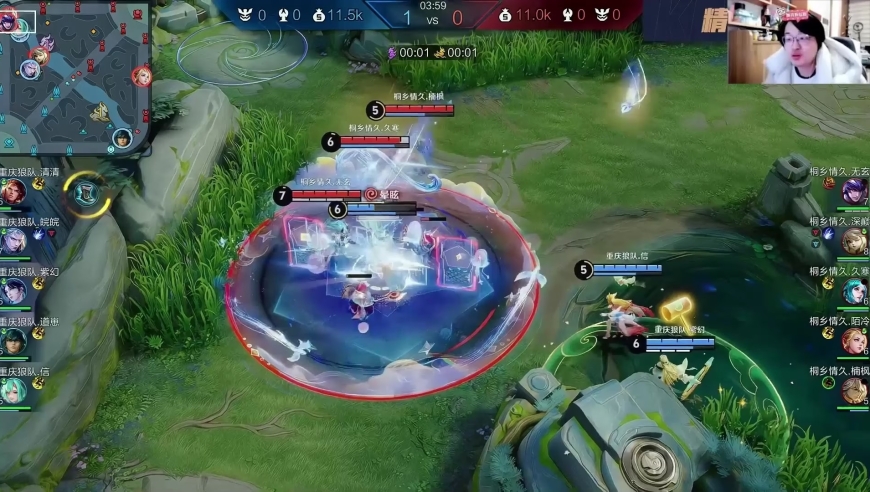Select player 重庆狼队.皖皖 portrait
870x492 pixels.
[x=14, y=241]
